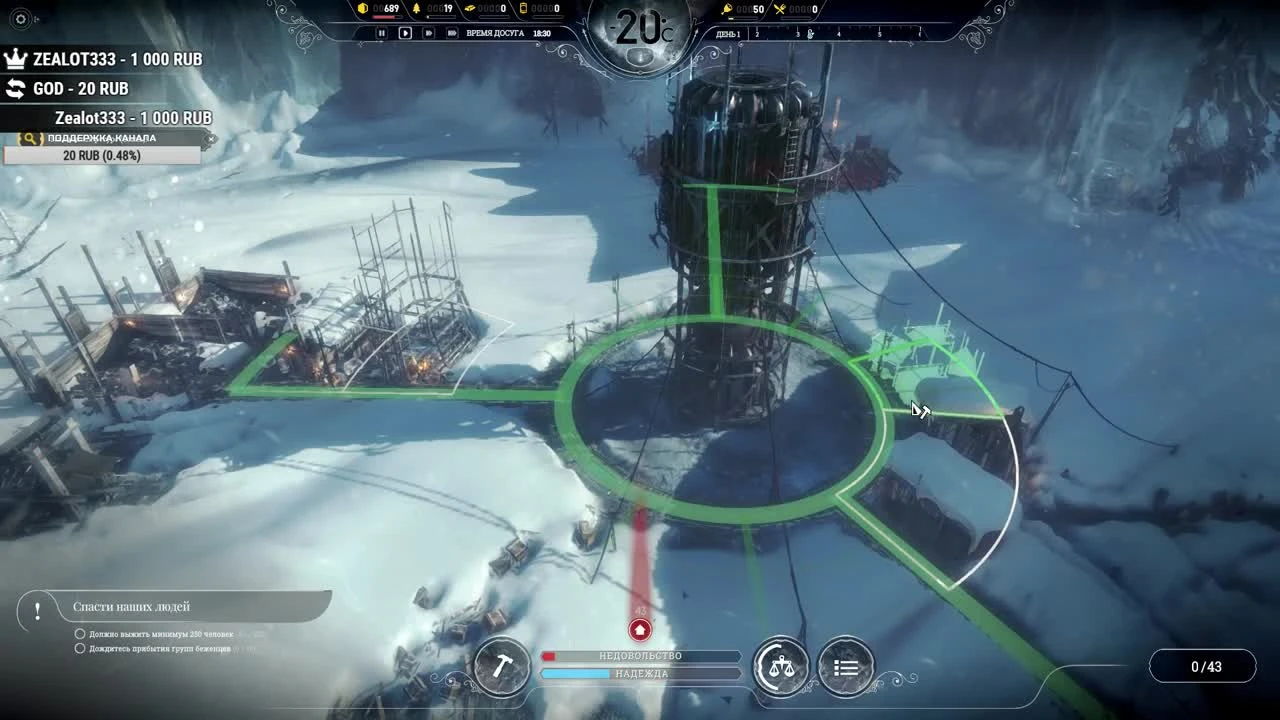Click the rations resource icon
The width and height of the screenshot is (1280, 720).
point(781,9)
